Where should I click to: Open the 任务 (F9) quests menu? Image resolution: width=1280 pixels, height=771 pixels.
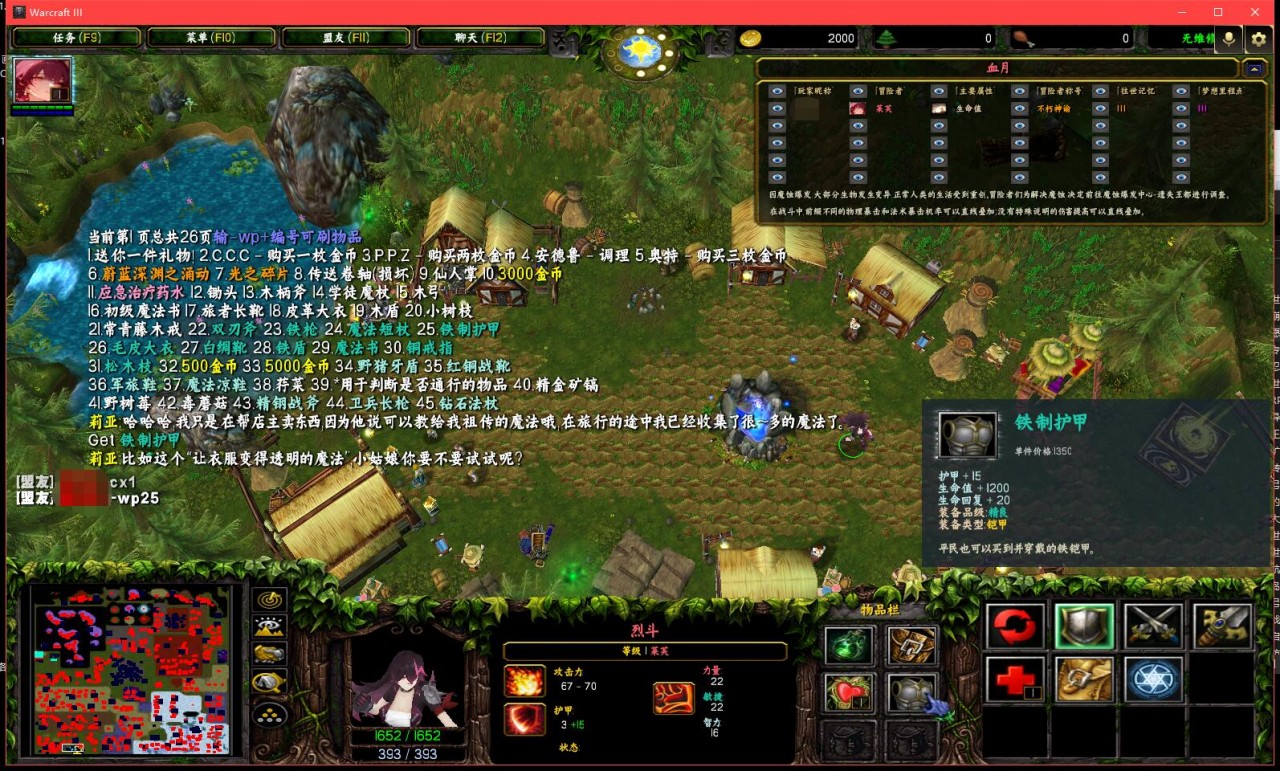click(76, 38)
